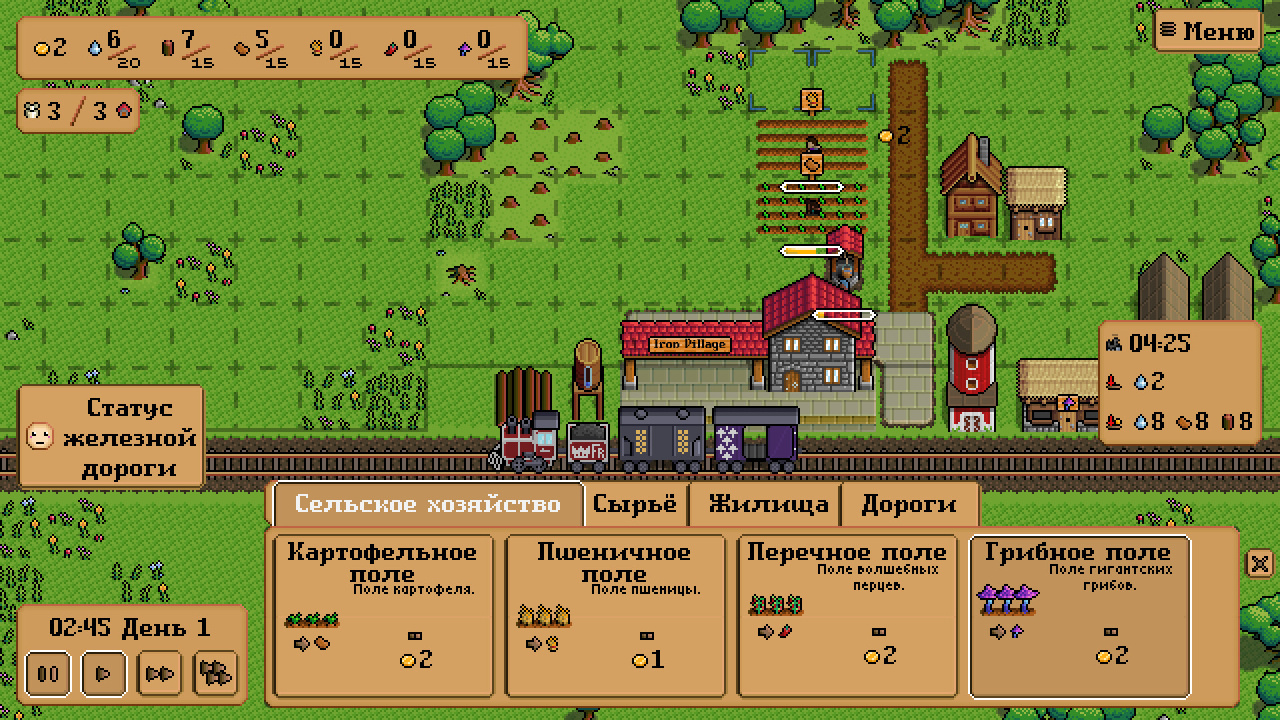Pick the Перечное поле build card
Viewport: 1280px width, 720px height.
point(846,615)
